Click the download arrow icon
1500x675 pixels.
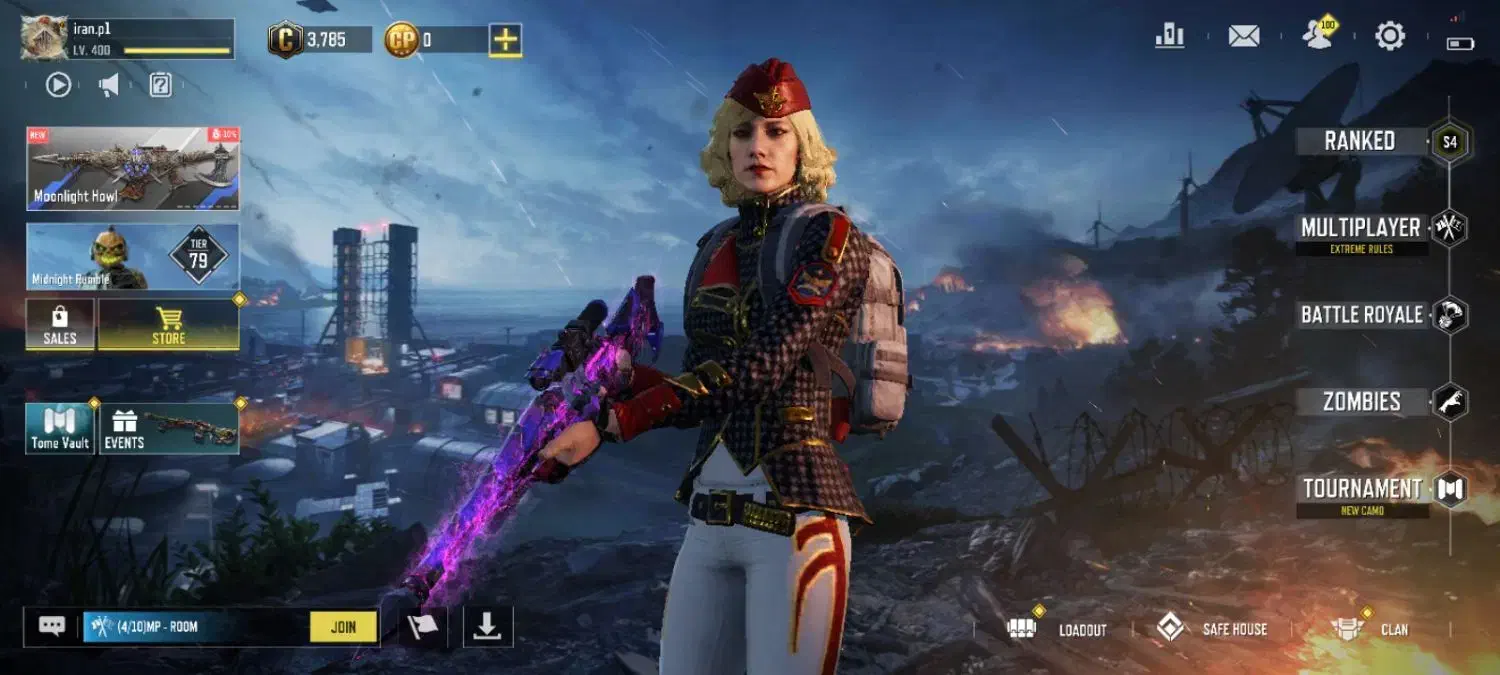pos(487,627)
